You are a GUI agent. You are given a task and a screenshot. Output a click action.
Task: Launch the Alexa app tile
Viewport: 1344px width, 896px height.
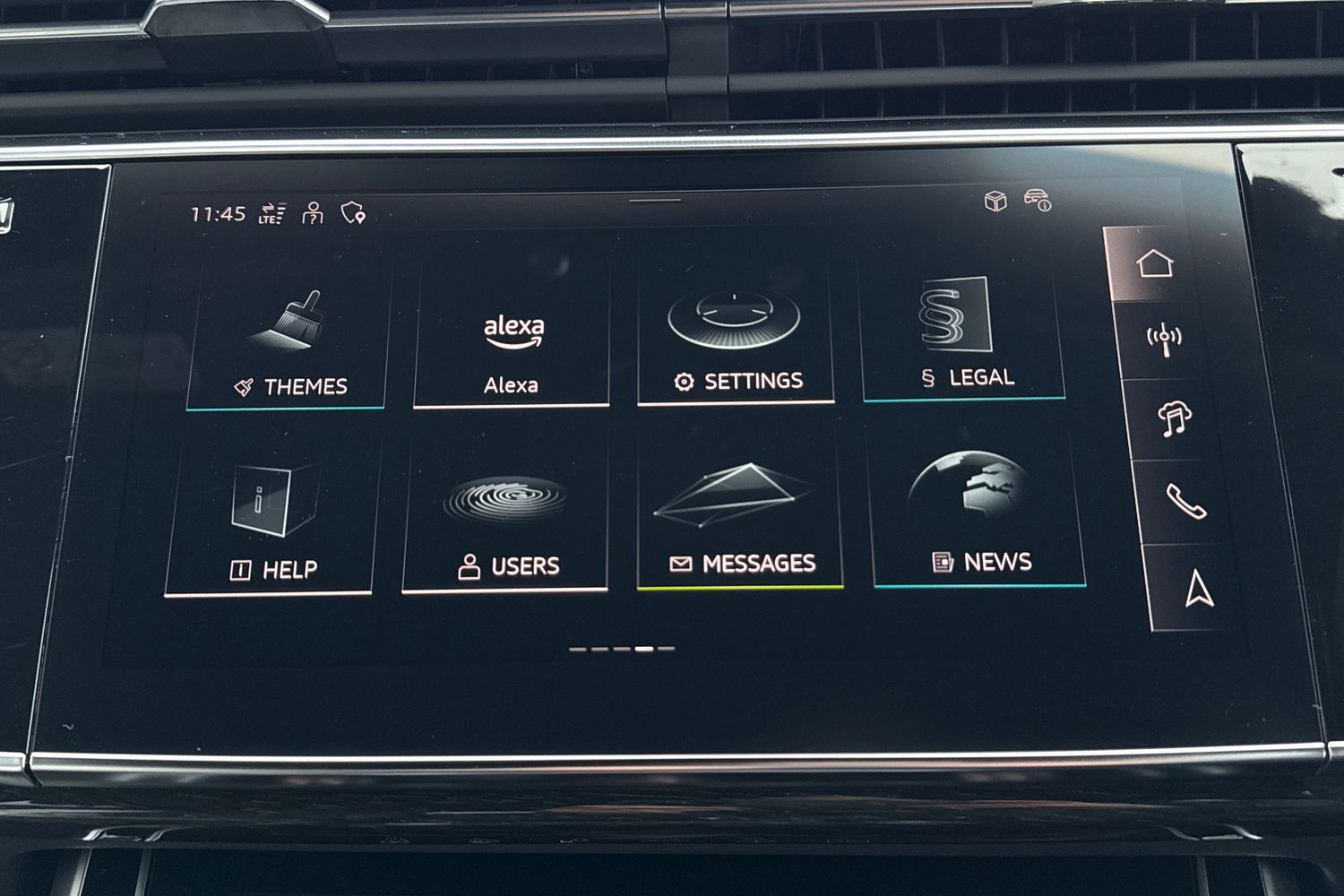point(513,342)
